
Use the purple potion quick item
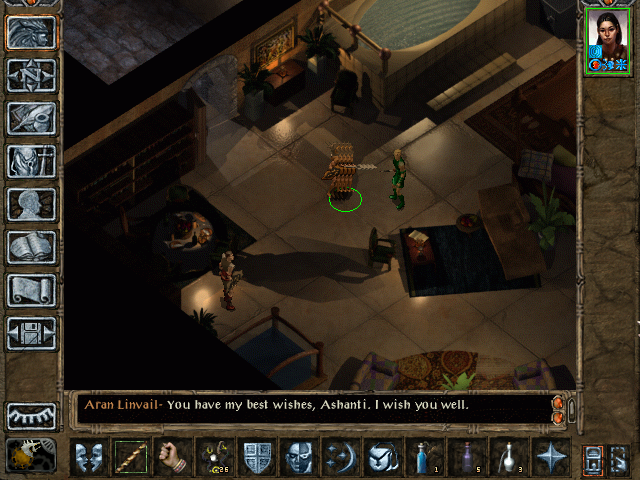tap(466, 457)
